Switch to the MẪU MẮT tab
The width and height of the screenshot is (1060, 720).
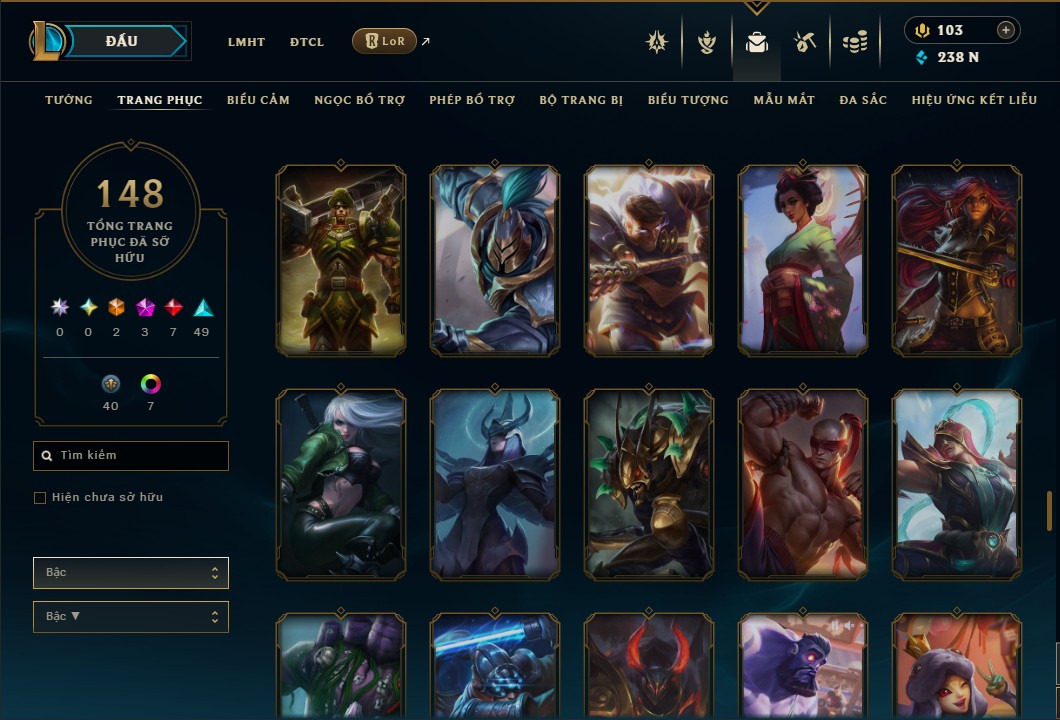[784, 100]
